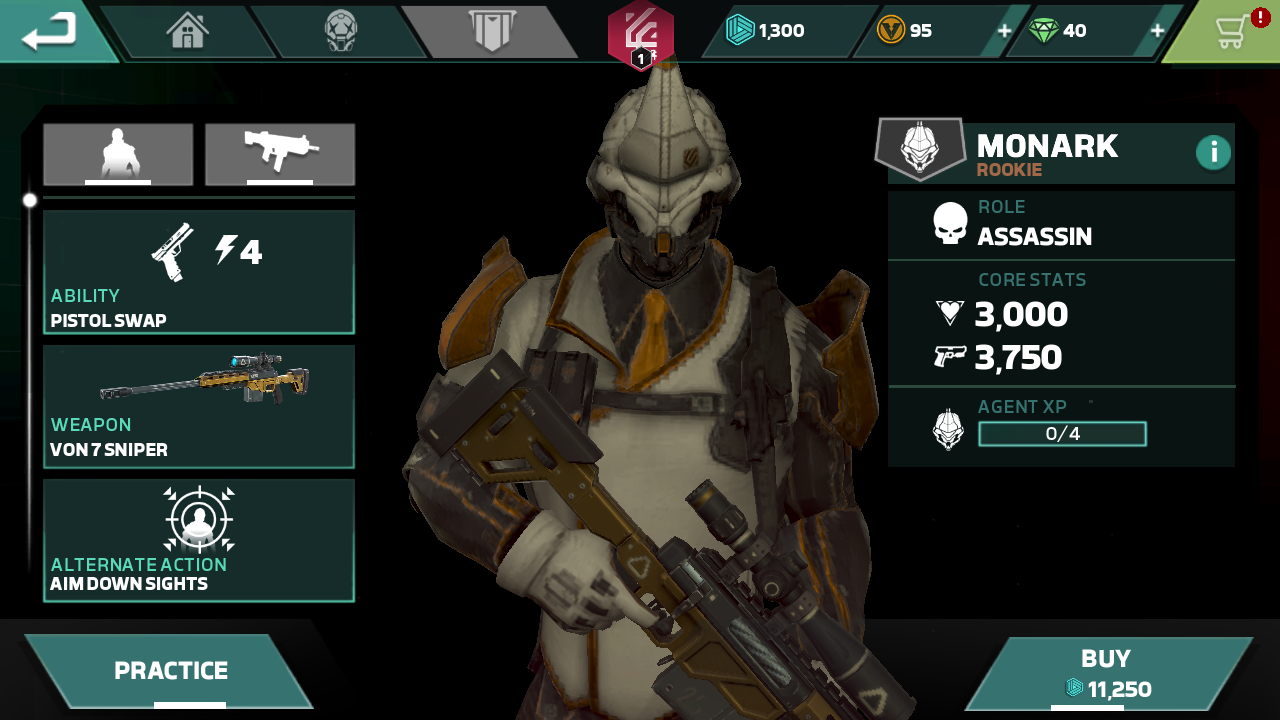
Task: Go back using the return arrow
Action: pyautogui.click(x=50, y=31)
